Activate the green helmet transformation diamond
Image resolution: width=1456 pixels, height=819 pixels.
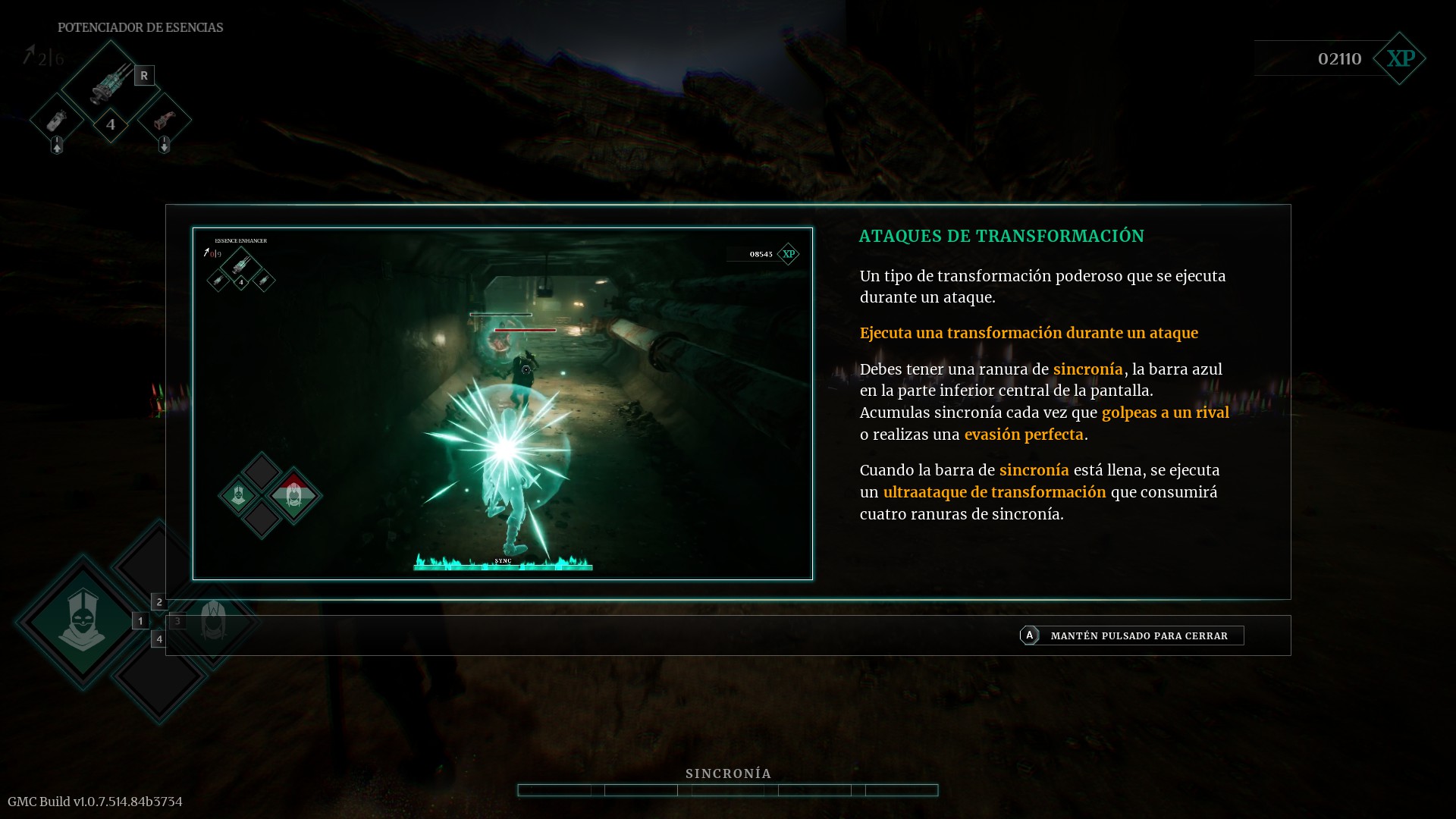pos(82,622)
